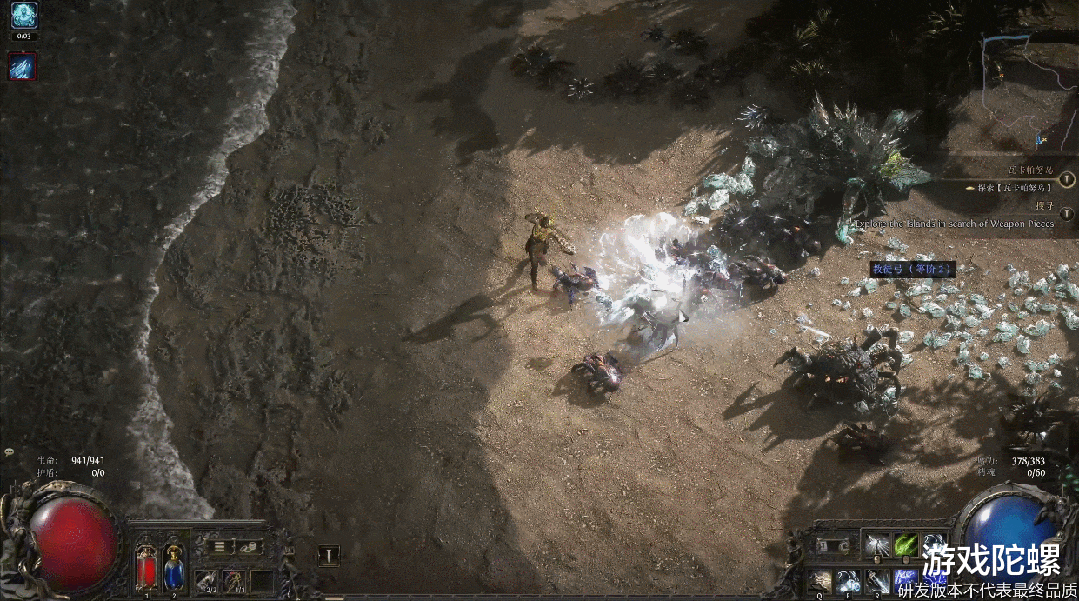The image size is (1079, 601).
Task: Activate the green skill icon in skill bar
Action: click(x=906, y=545)
